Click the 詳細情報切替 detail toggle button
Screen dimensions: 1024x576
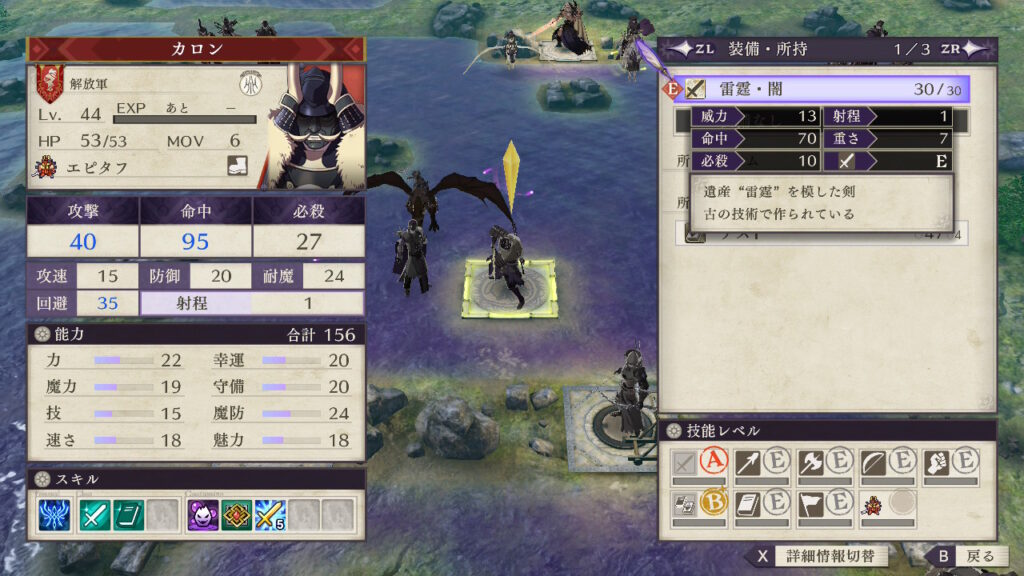coord(820,556)
